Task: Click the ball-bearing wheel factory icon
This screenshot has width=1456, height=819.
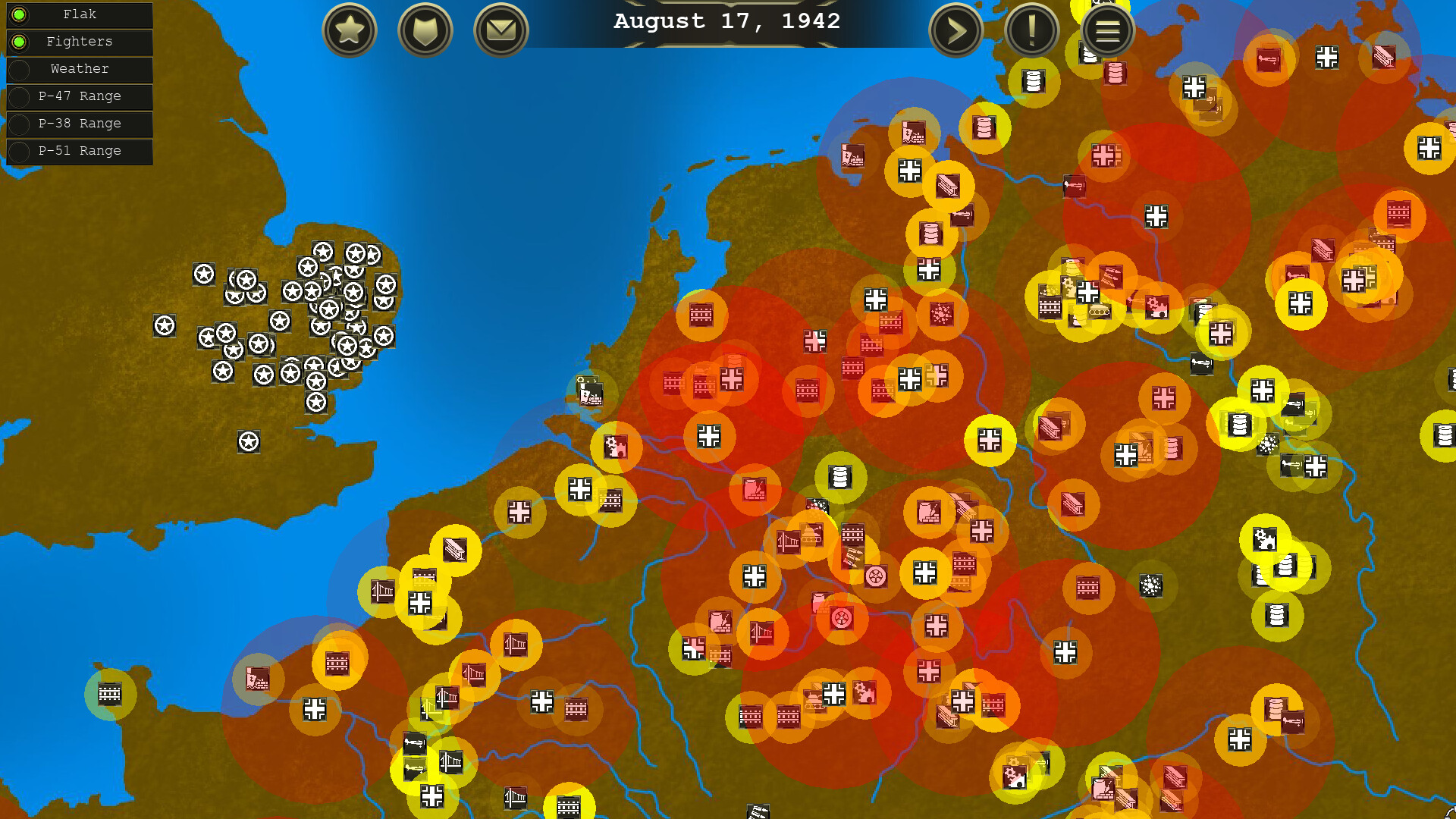Action: 877,575
